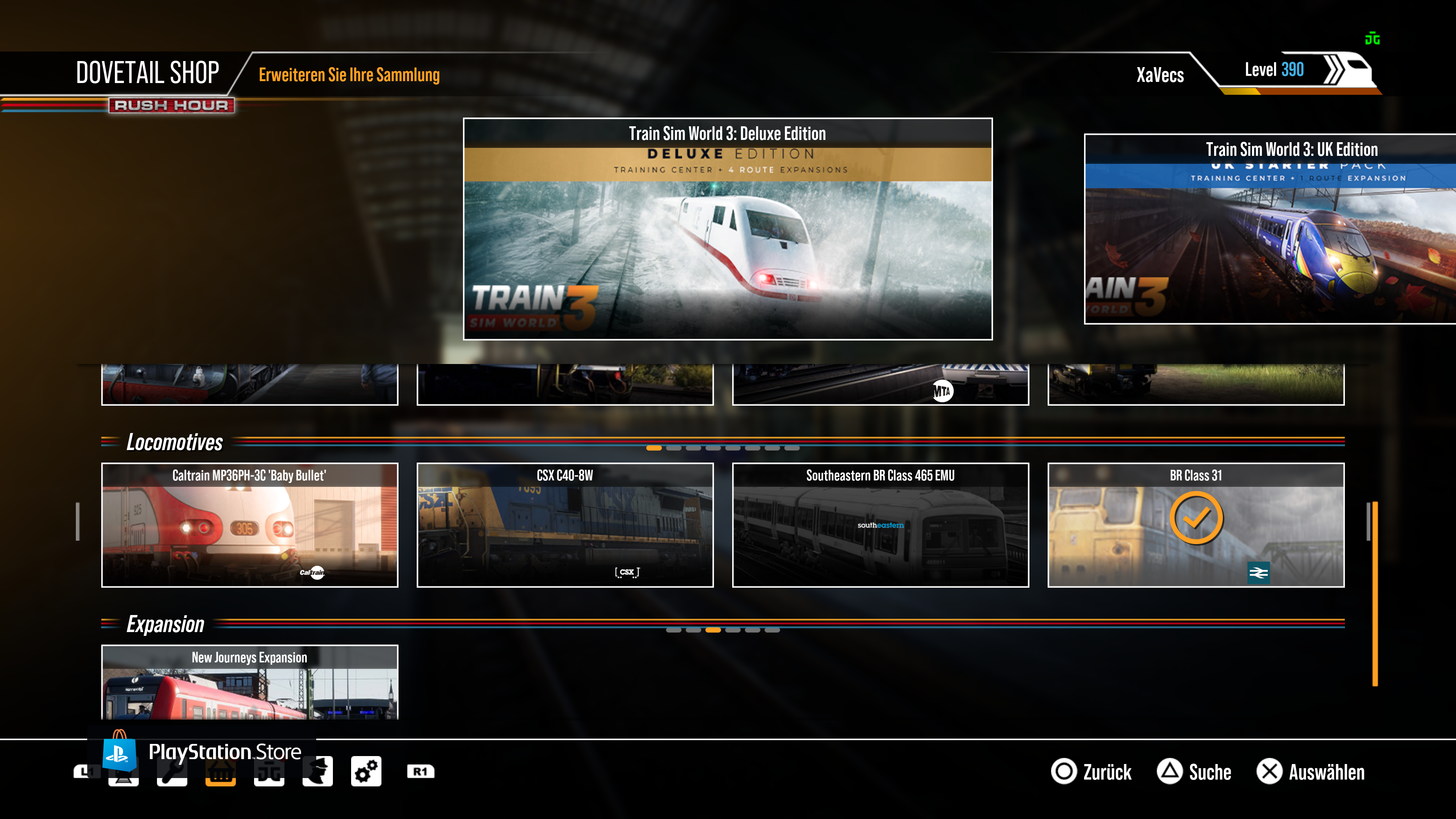The image size is (1456, 819).
Task: Confirm with the Auswählen button
Action: [1311, 772]
